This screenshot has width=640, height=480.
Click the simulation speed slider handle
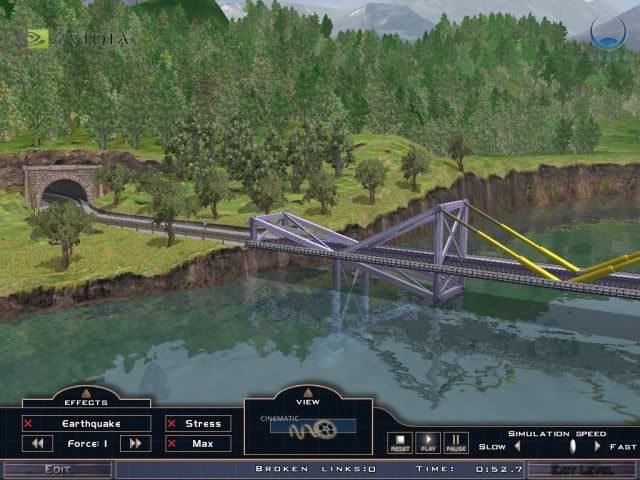click(572, 446)
